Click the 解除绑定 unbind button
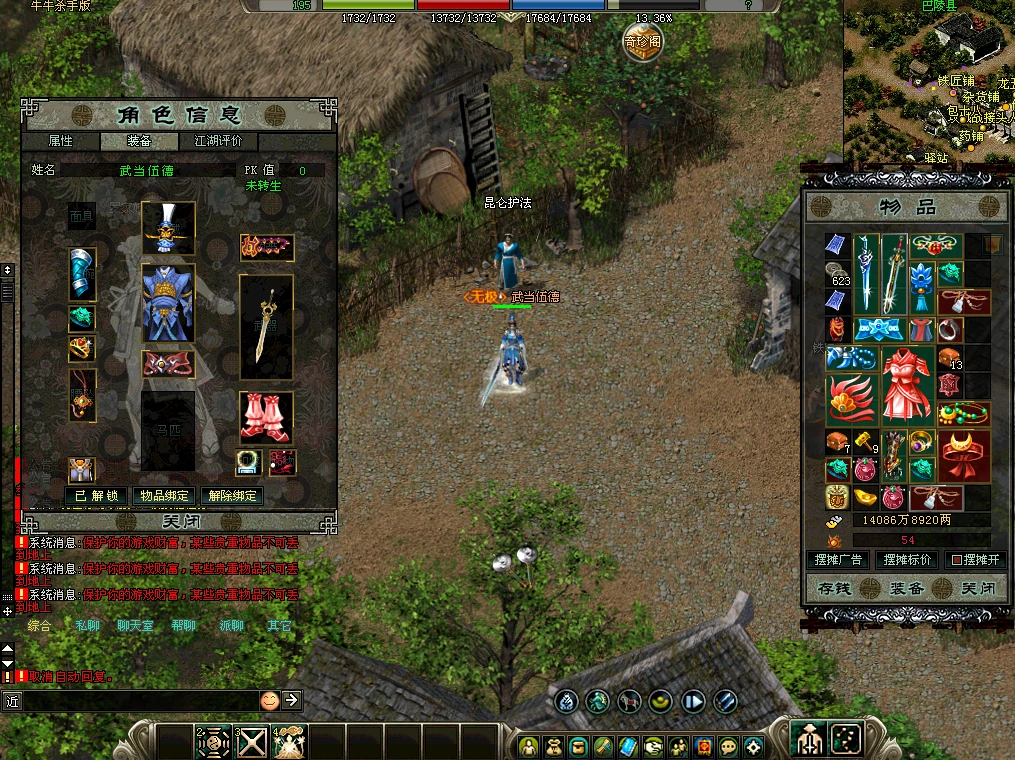1015x760 pixels. (x=232, y=495)
